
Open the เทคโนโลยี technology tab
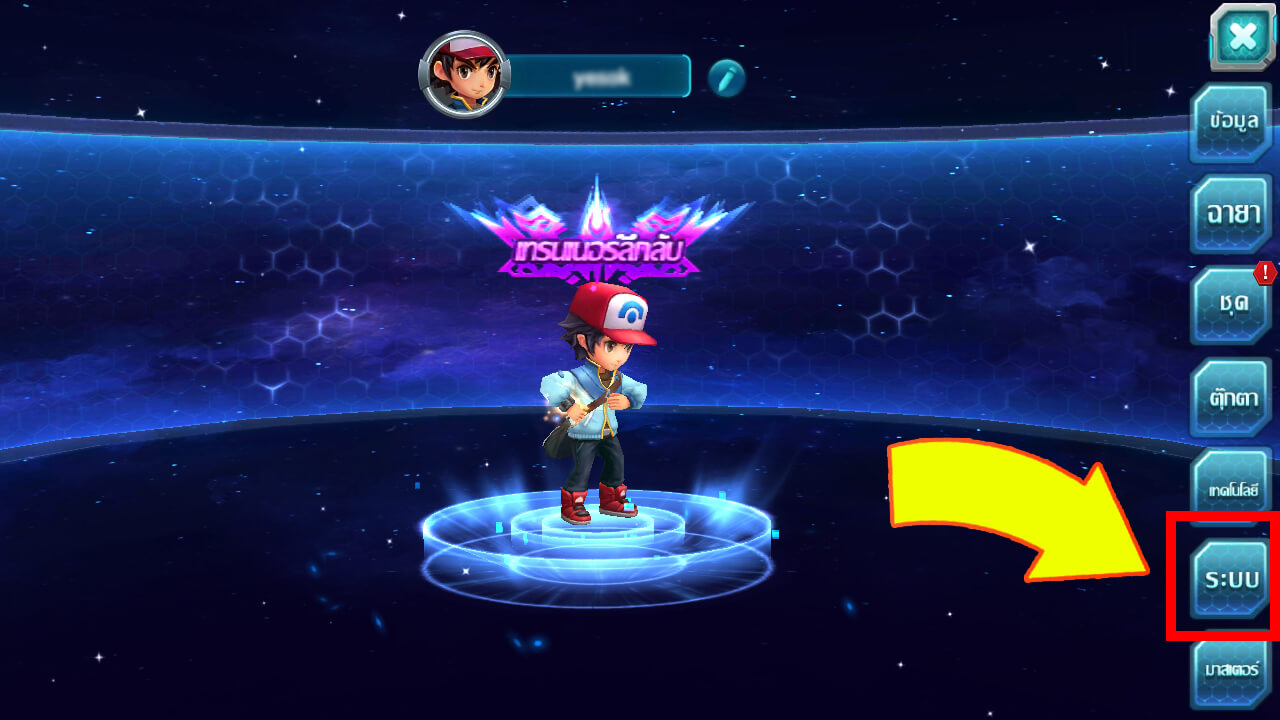click(x=1232, y=488)
